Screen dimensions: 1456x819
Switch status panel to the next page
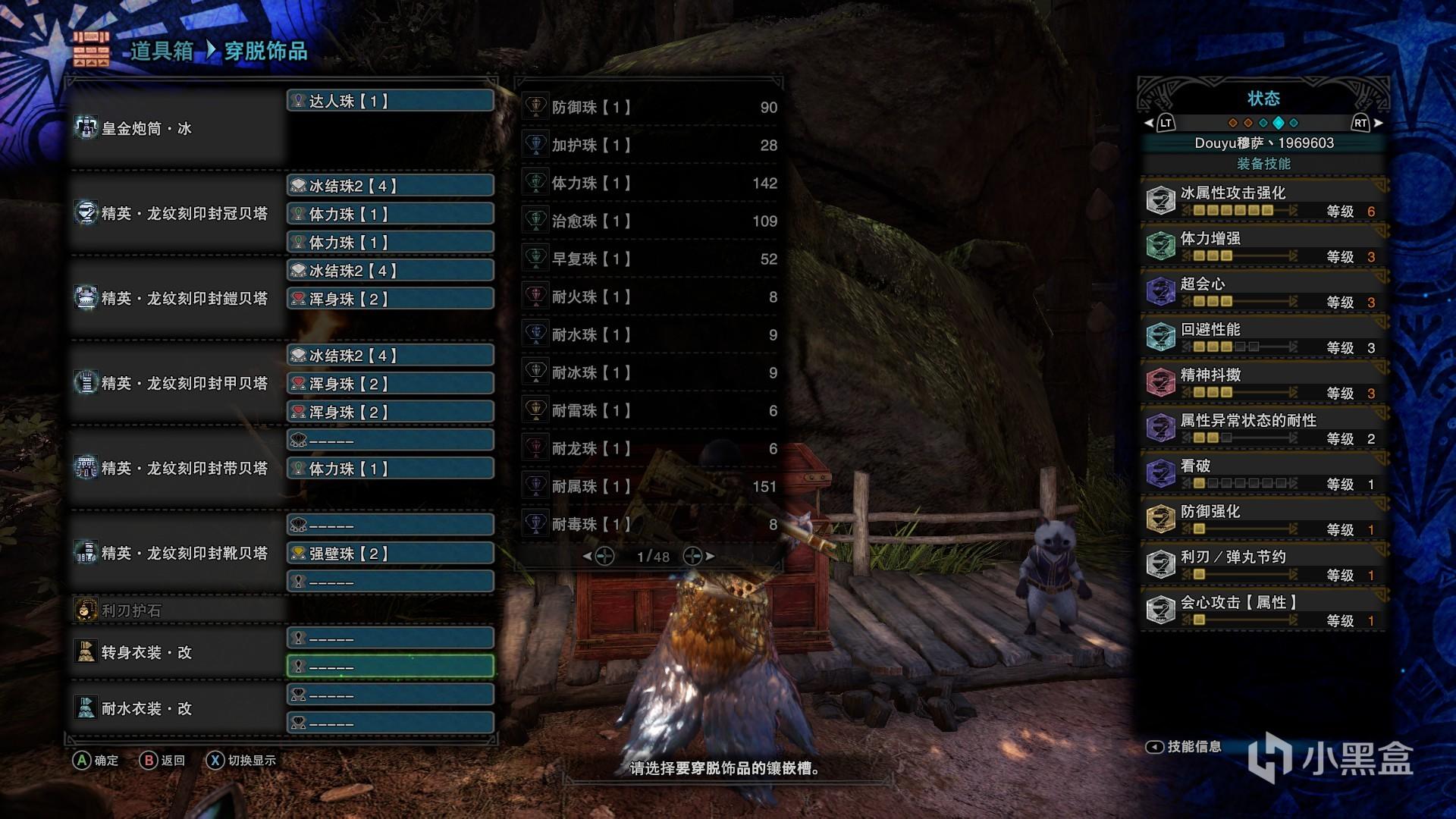(1367, 123)
